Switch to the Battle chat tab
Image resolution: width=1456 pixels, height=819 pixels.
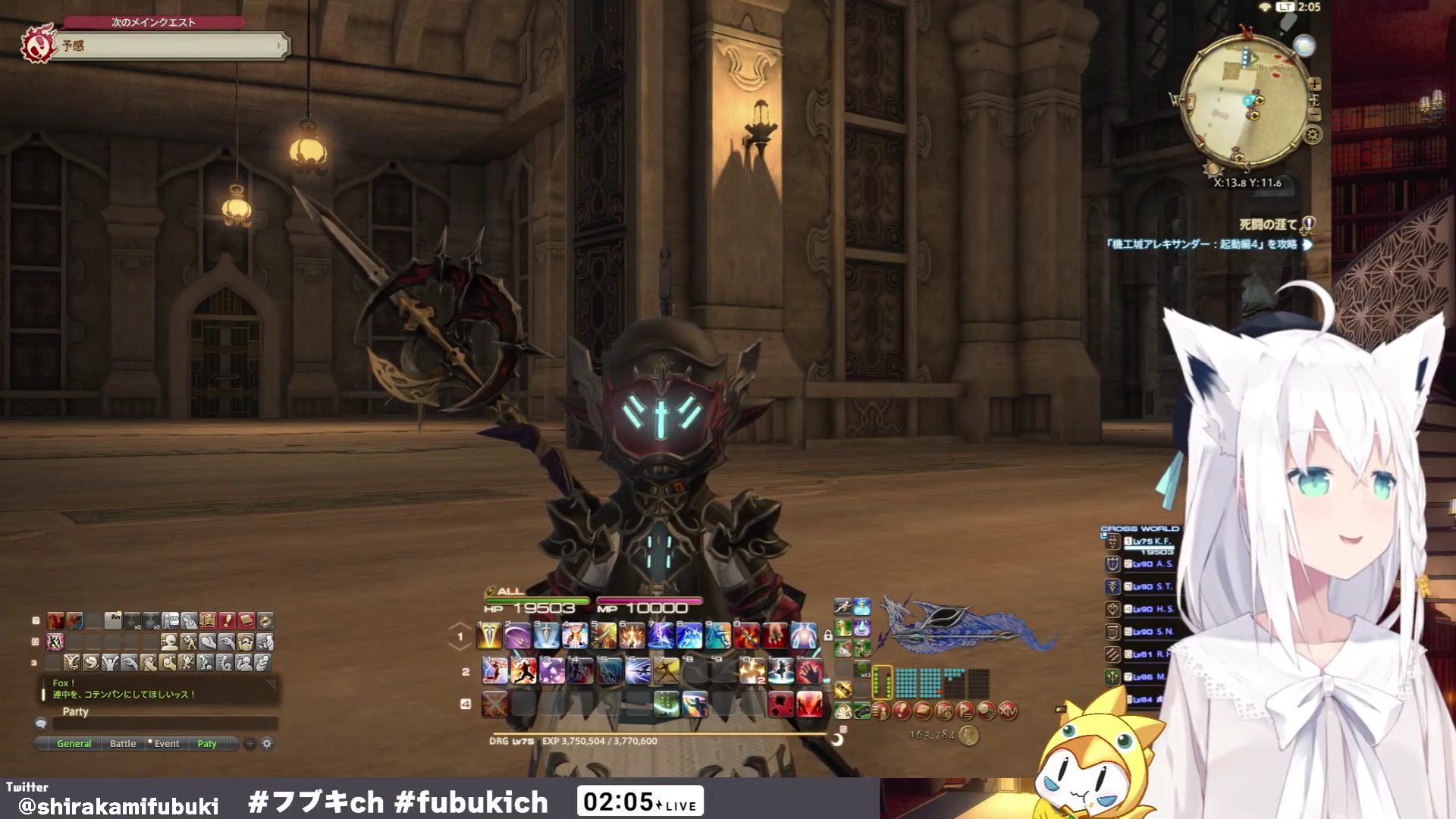[x=123, y=744]
